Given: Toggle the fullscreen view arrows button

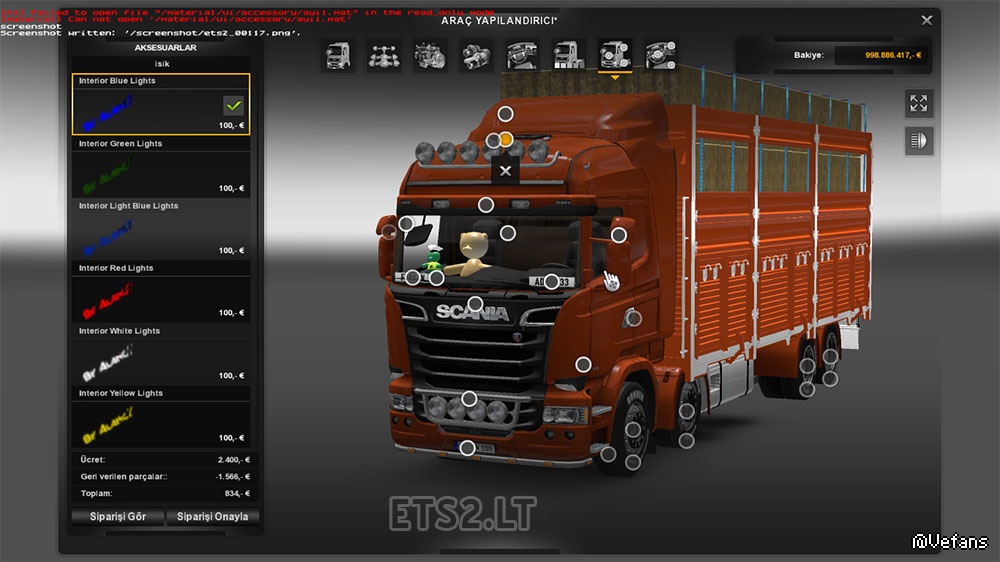Looking at the screenshot, I should click(x=918, y=103).
